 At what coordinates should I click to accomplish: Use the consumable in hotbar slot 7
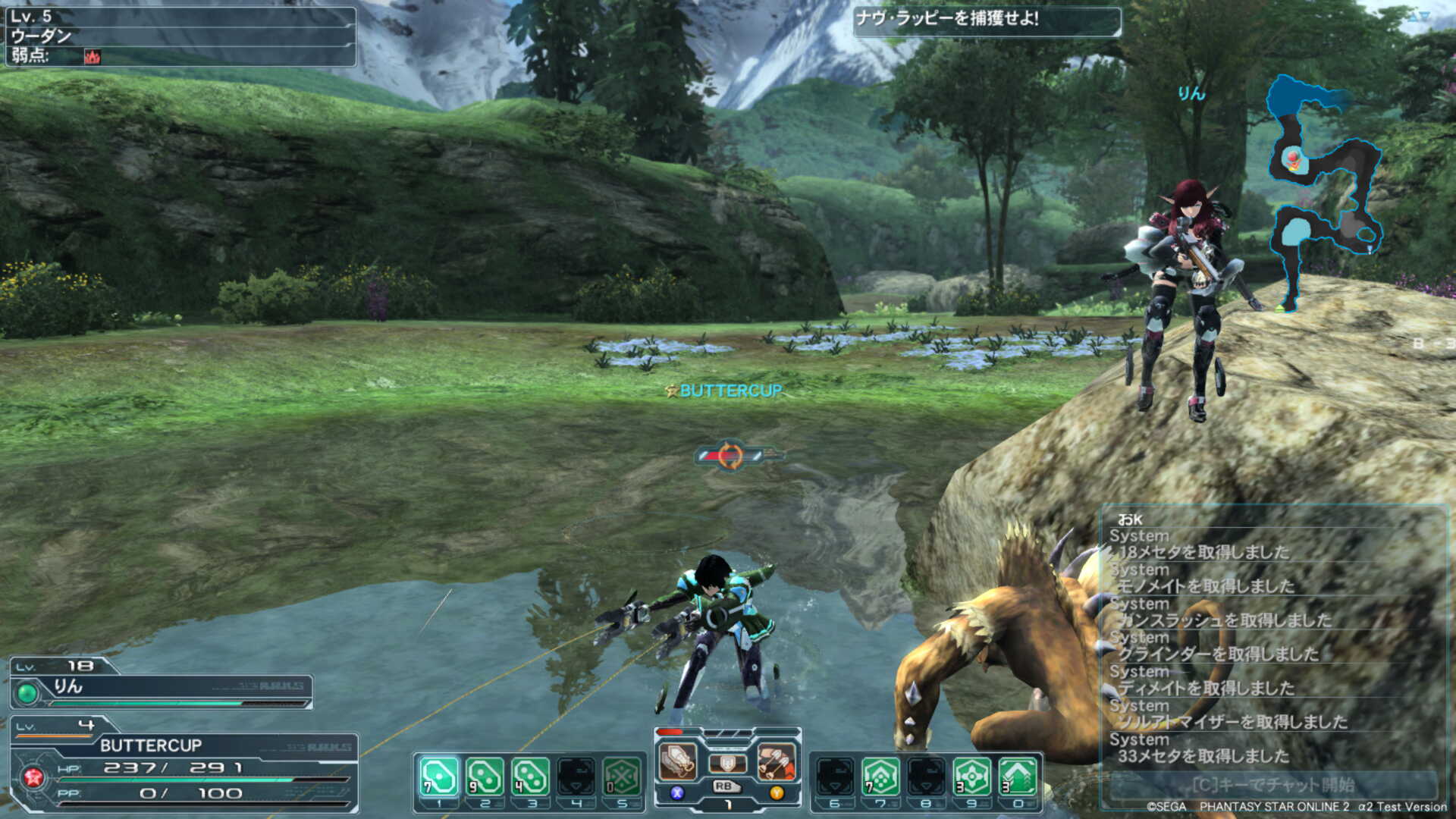pos(880,777)
